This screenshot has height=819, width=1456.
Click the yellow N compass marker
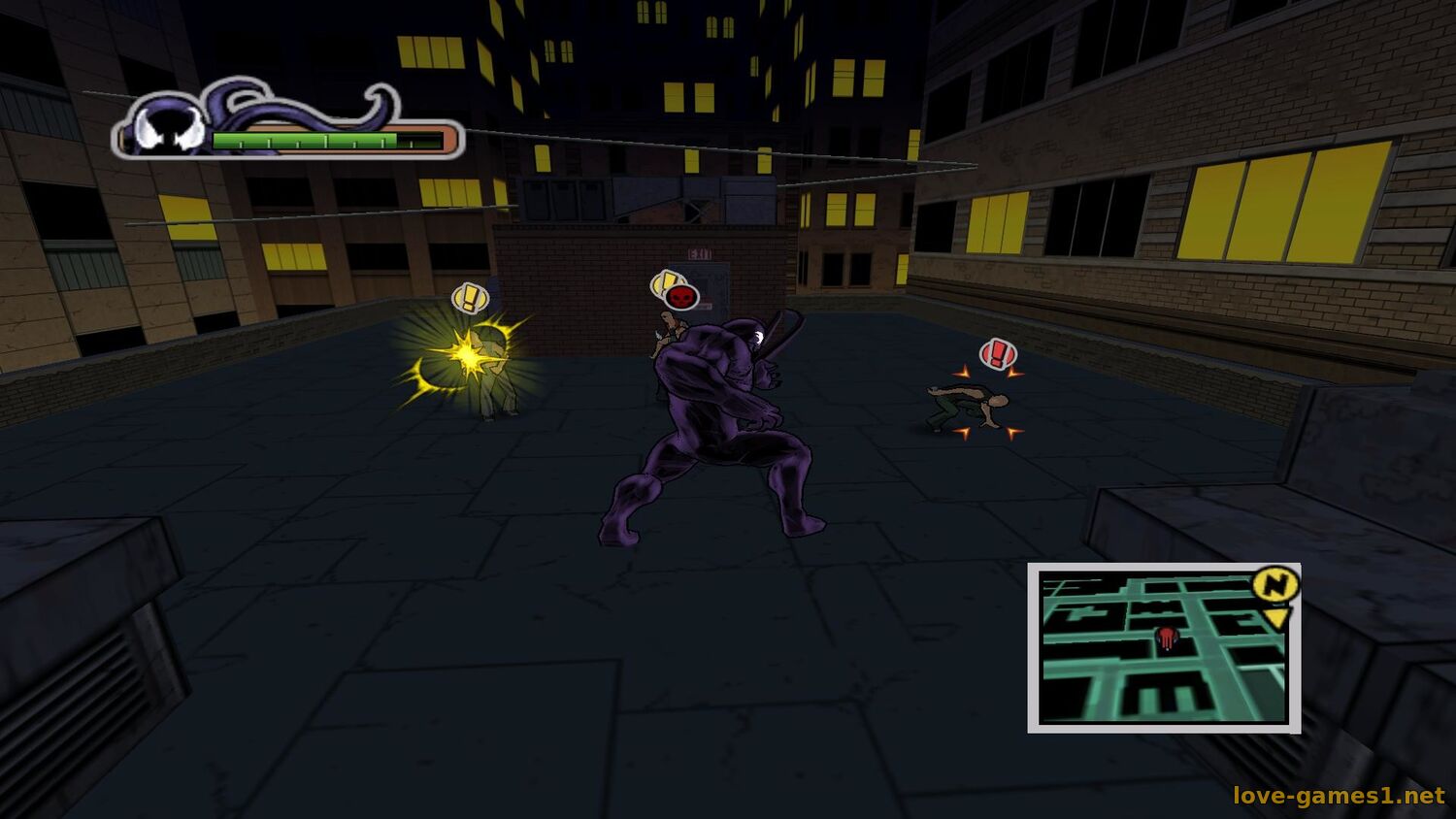pos(1275,584)
